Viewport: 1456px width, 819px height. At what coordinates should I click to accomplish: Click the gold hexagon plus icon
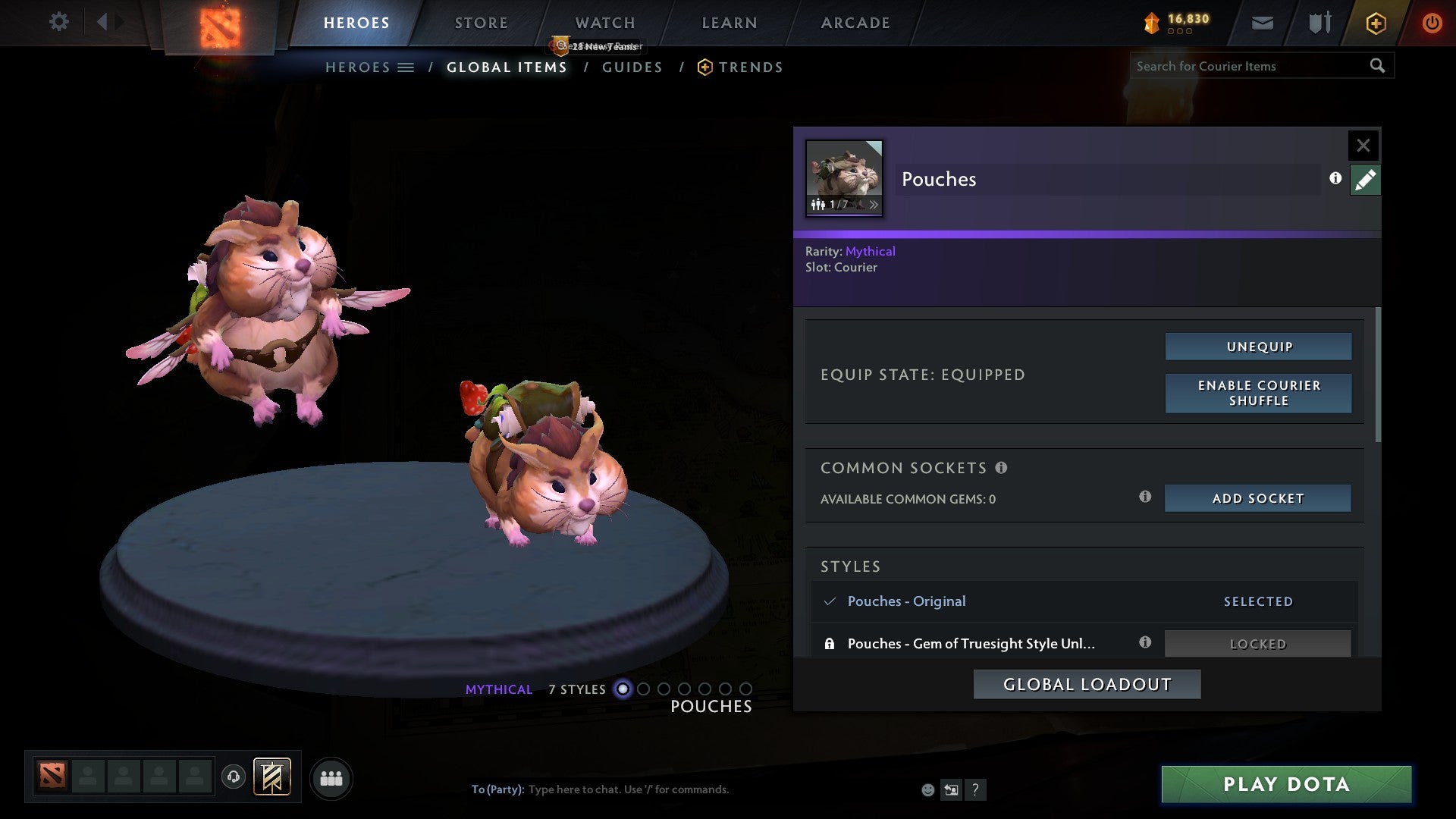pyautogui.click(x=1375, y=22)
